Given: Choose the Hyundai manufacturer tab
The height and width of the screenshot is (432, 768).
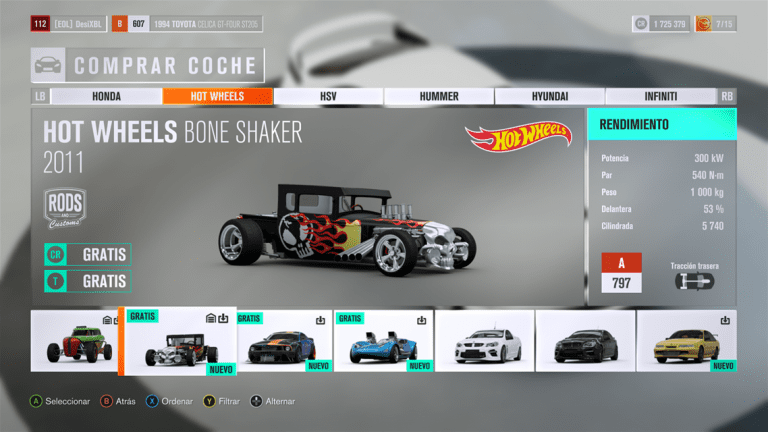Looking at the screenshot, I should (550, 96).
